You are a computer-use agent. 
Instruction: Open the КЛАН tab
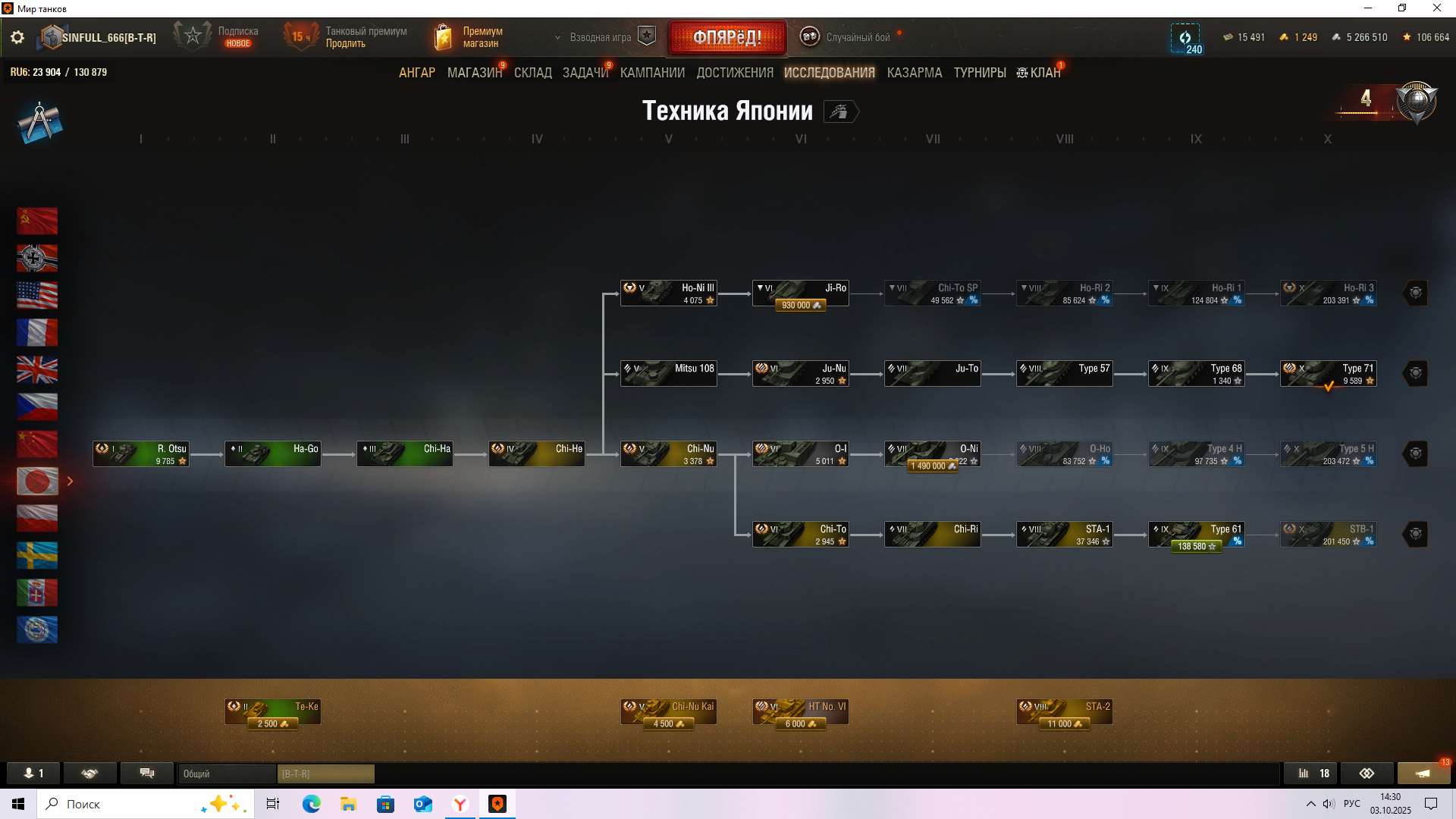[x=1039, y=73]
